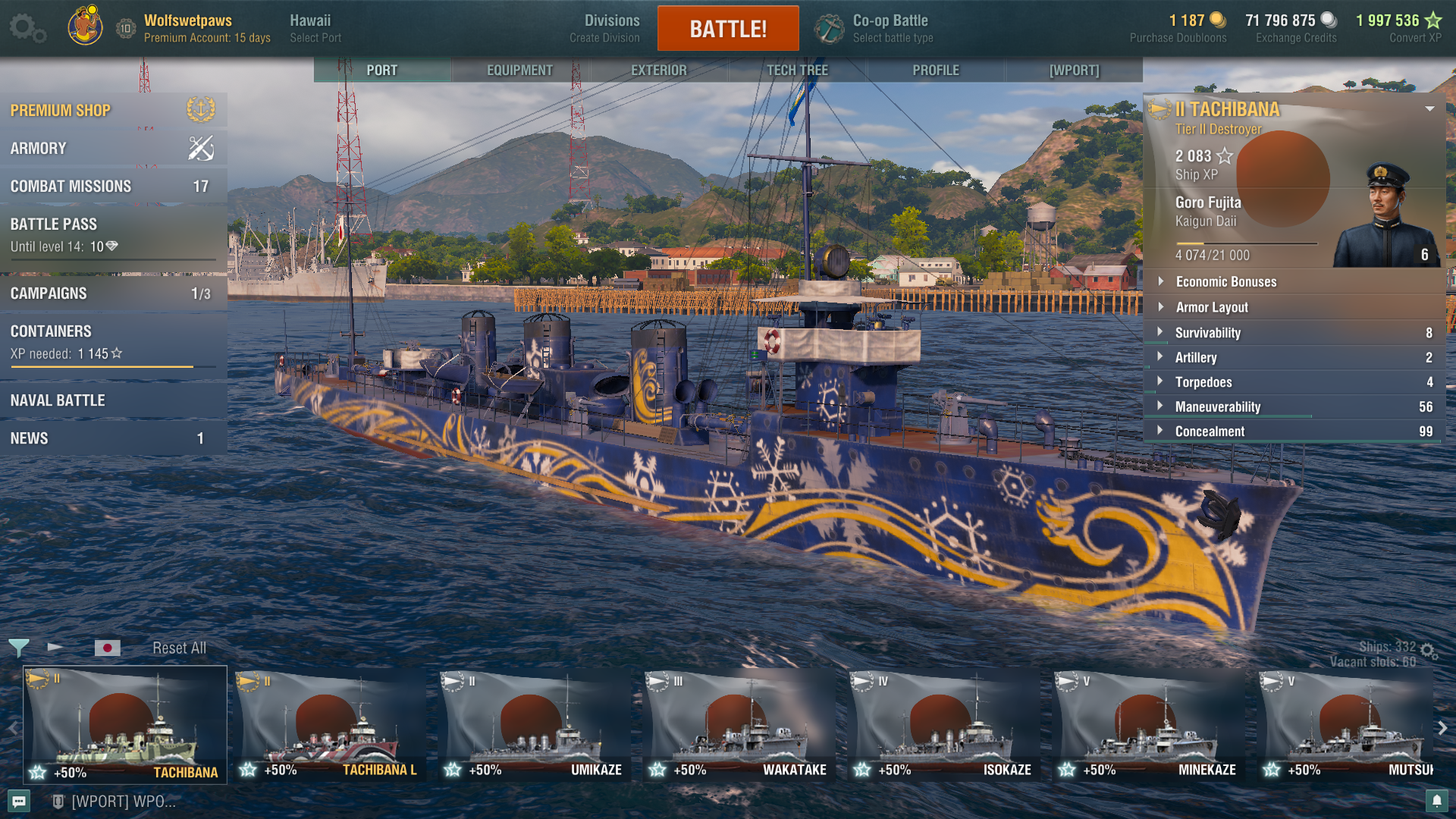The height and width of the screenshot is (819, 1456).
Task: Open the chat window icon
Action: tap(19, 801)
